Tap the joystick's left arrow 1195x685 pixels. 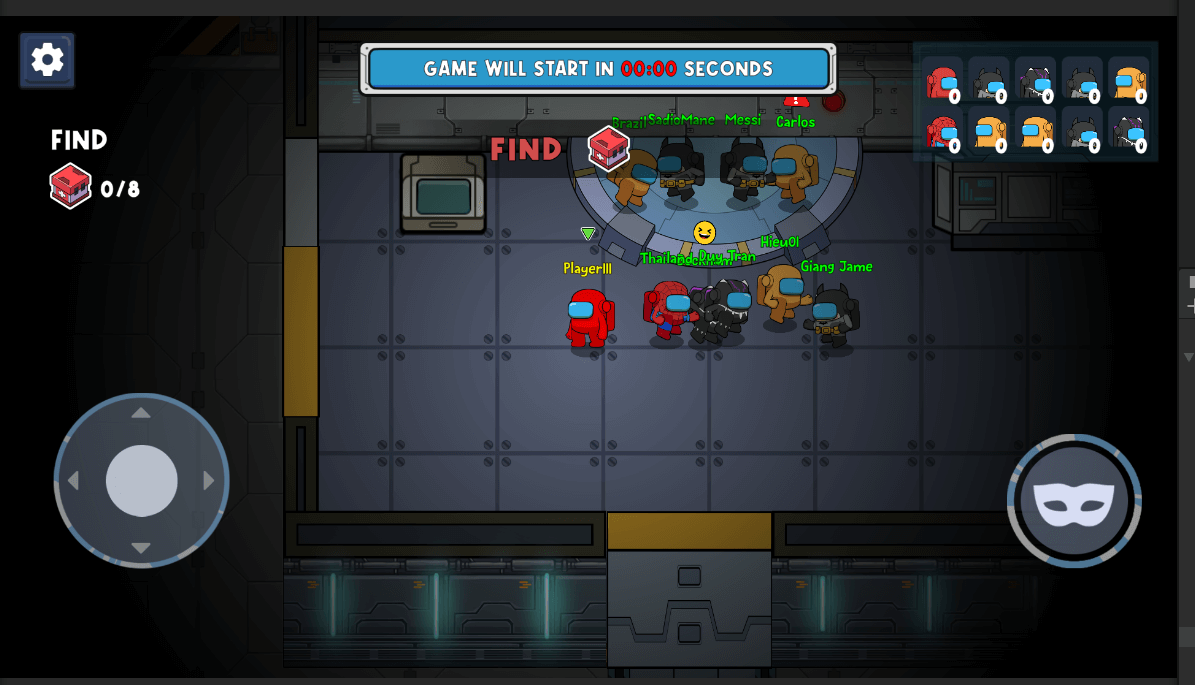(73, 481)
